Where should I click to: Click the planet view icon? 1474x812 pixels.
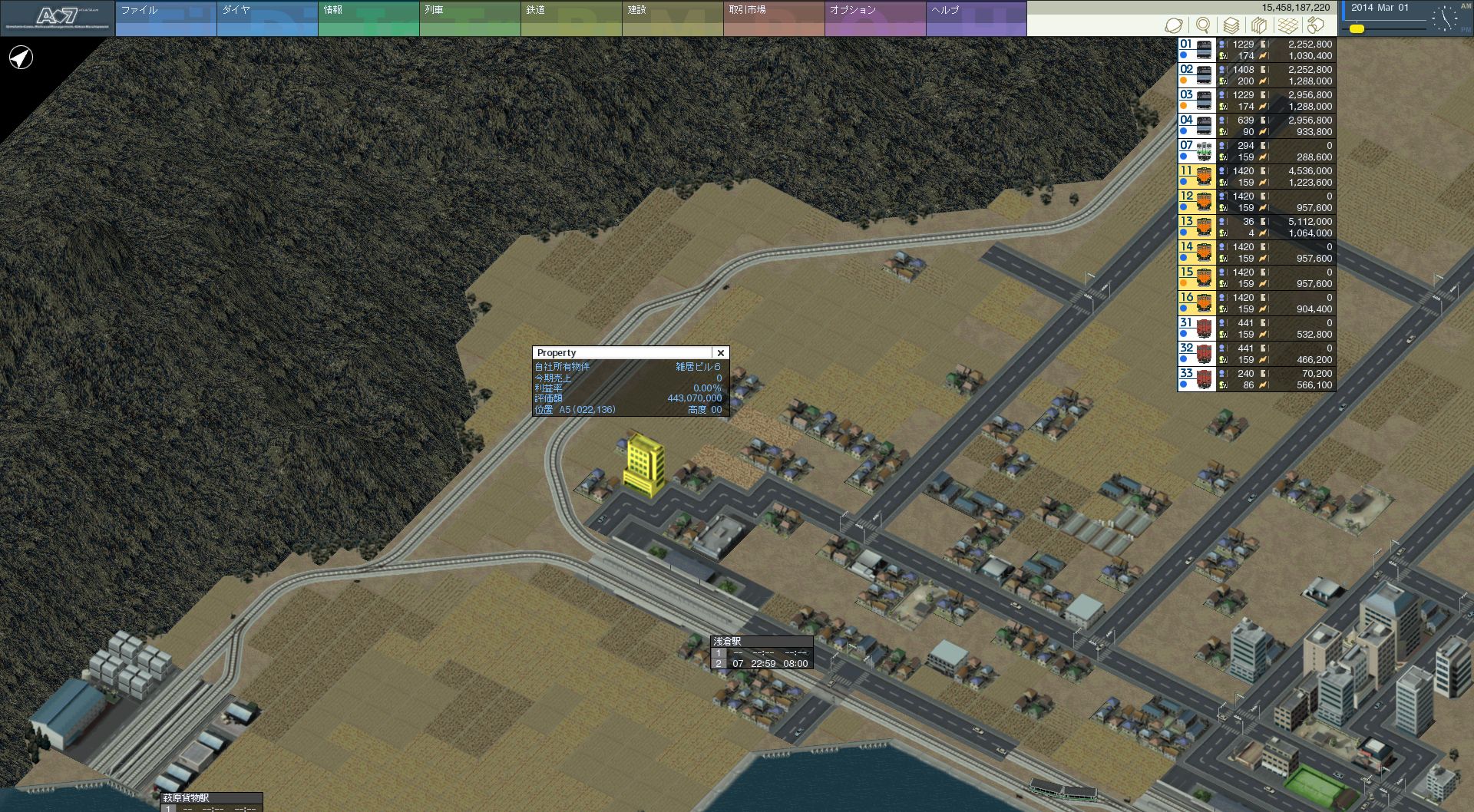(x=1173, y=25)
